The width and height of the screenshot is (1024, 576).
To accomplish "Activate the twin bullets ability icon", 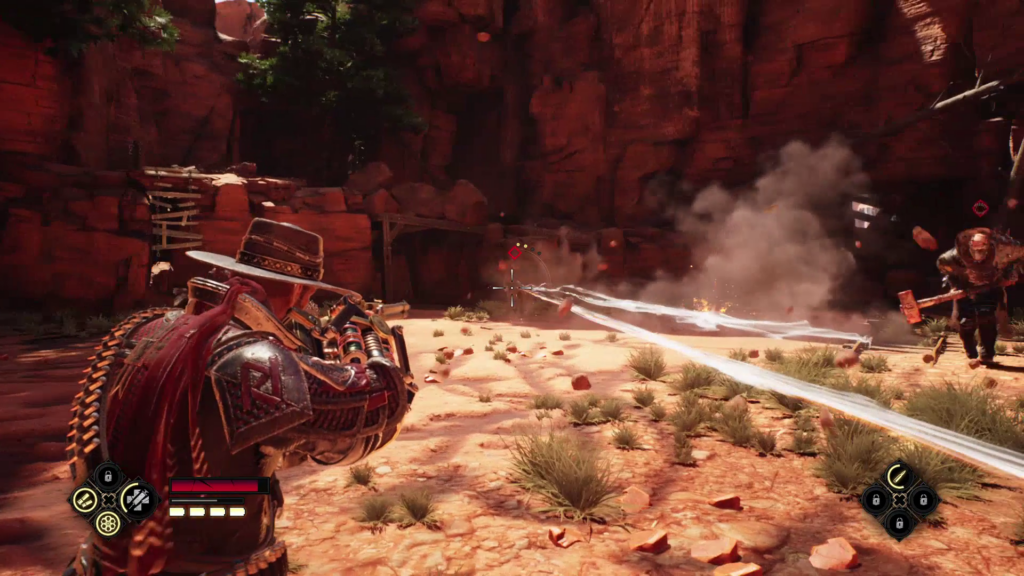I will coord(84,499).
